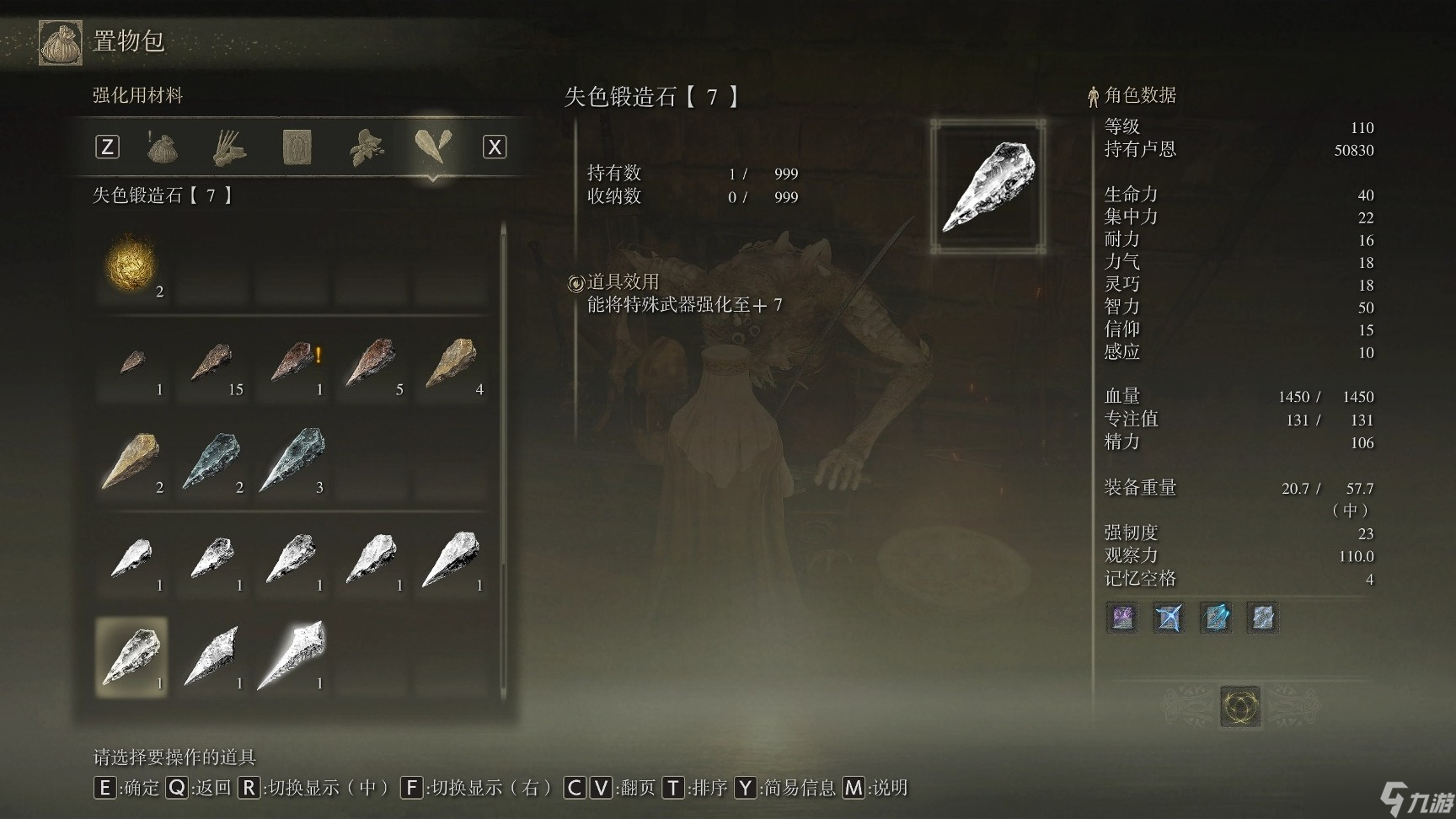Open the flower category tab
The image size is (1456, 819).
coord(367,148)
